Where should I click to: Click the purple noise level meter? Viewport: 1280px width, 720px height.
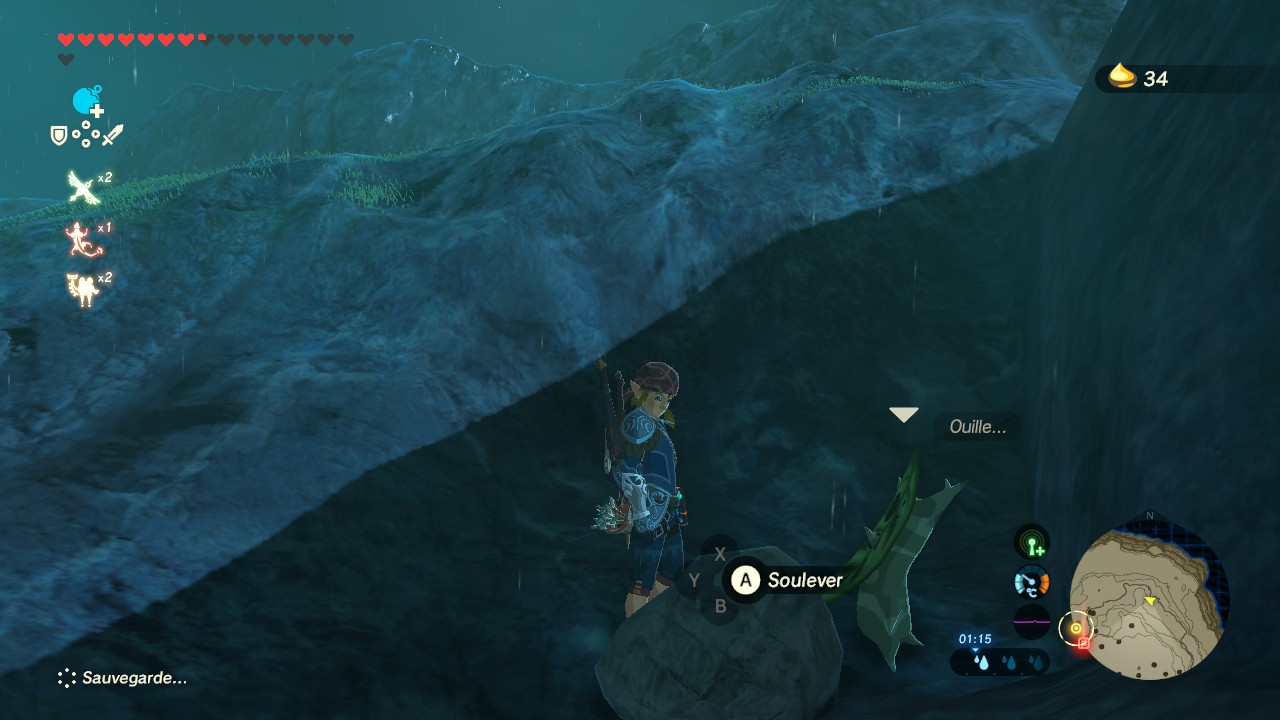[x=1032, y=621]
